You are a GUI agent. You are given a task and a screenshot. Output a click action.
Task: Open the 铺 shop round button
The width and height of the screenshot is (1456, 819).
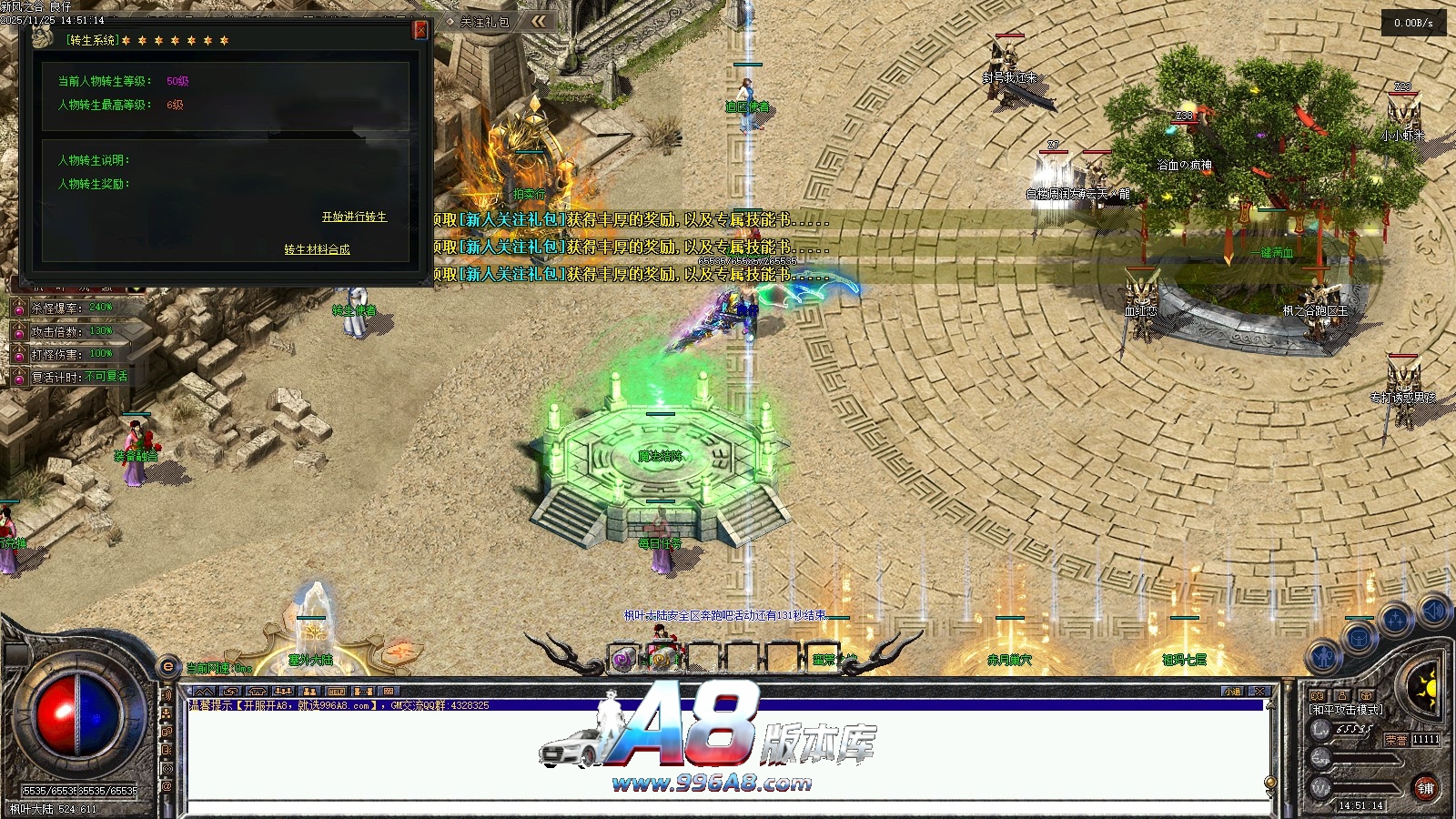pyautogui.click(x=1425, y=789)
